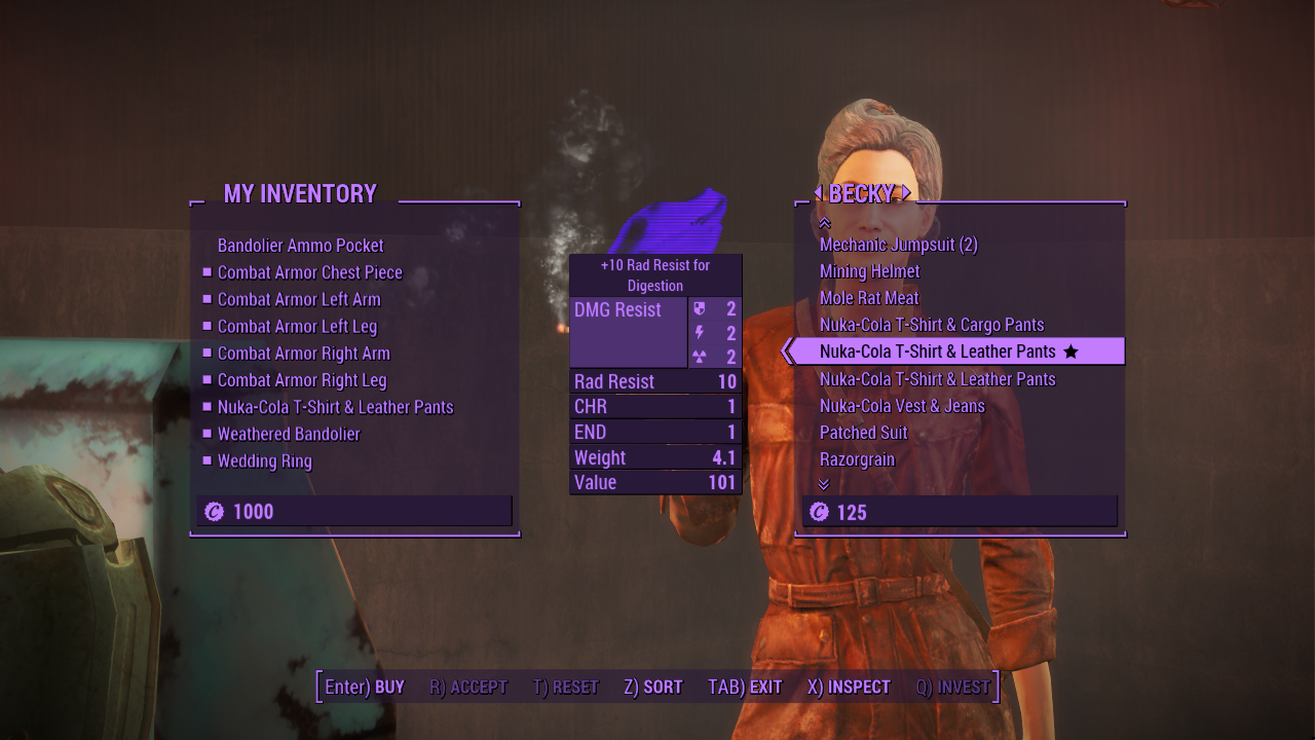Choose Combat Armor Right Leg
1315x740 pixels.
point(301,381)
